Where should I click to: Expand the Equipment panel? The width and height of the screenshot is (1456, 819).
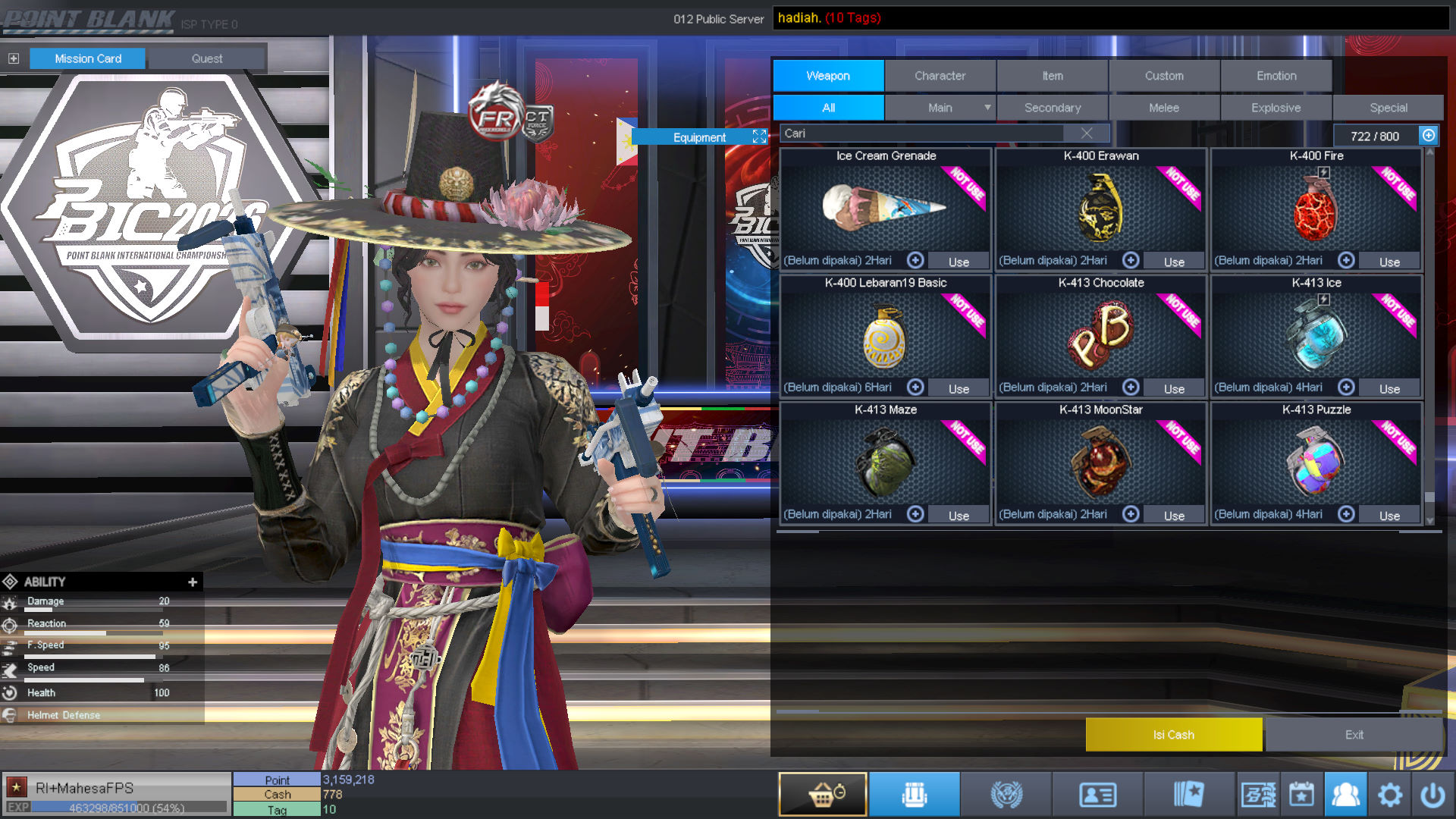point(759,136)
